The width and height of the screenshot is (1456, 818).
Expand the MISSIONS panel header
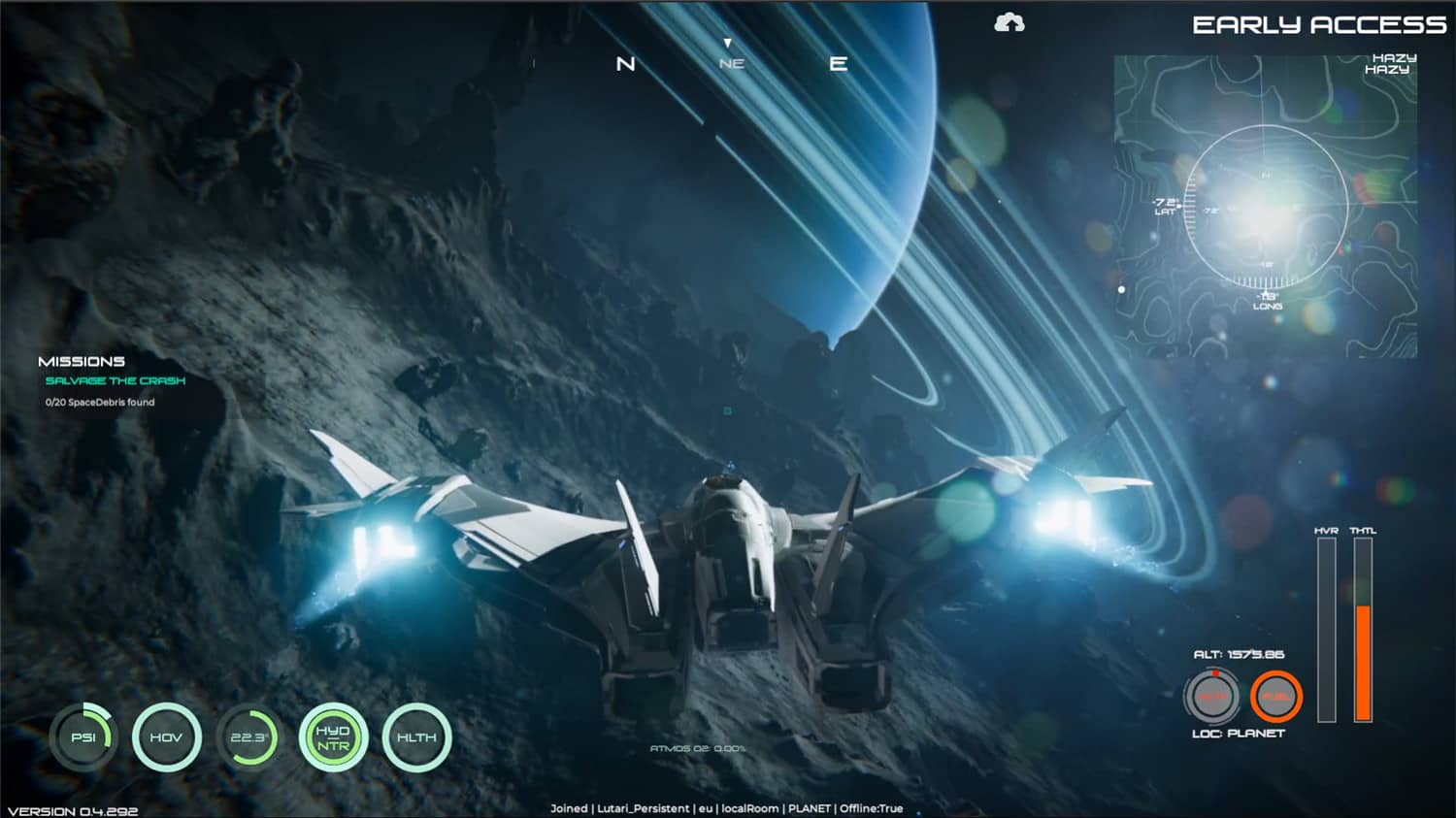pos(82,360)
